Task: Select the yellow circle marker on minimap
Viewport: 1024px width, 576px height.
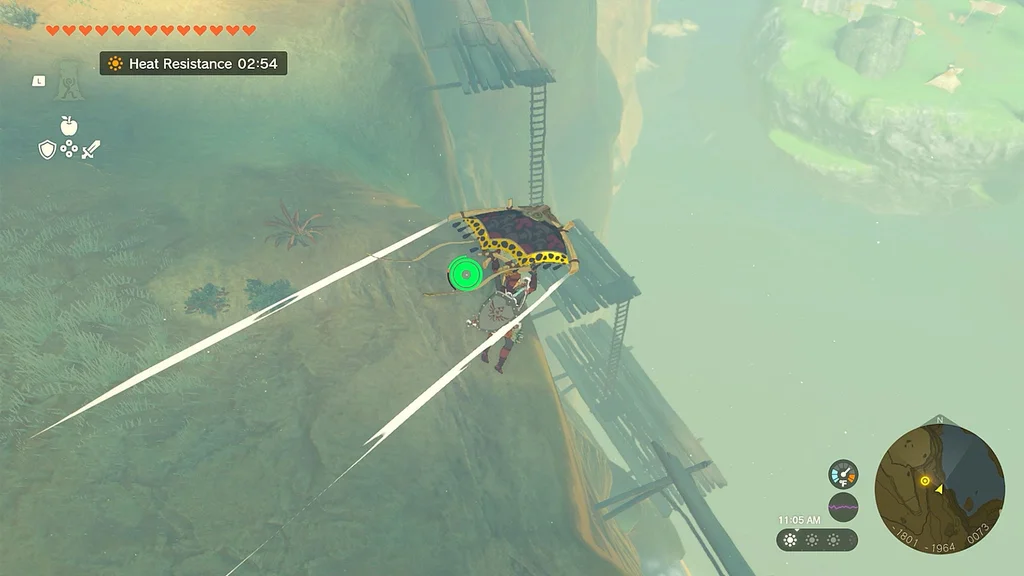Action: coord(925,481)
